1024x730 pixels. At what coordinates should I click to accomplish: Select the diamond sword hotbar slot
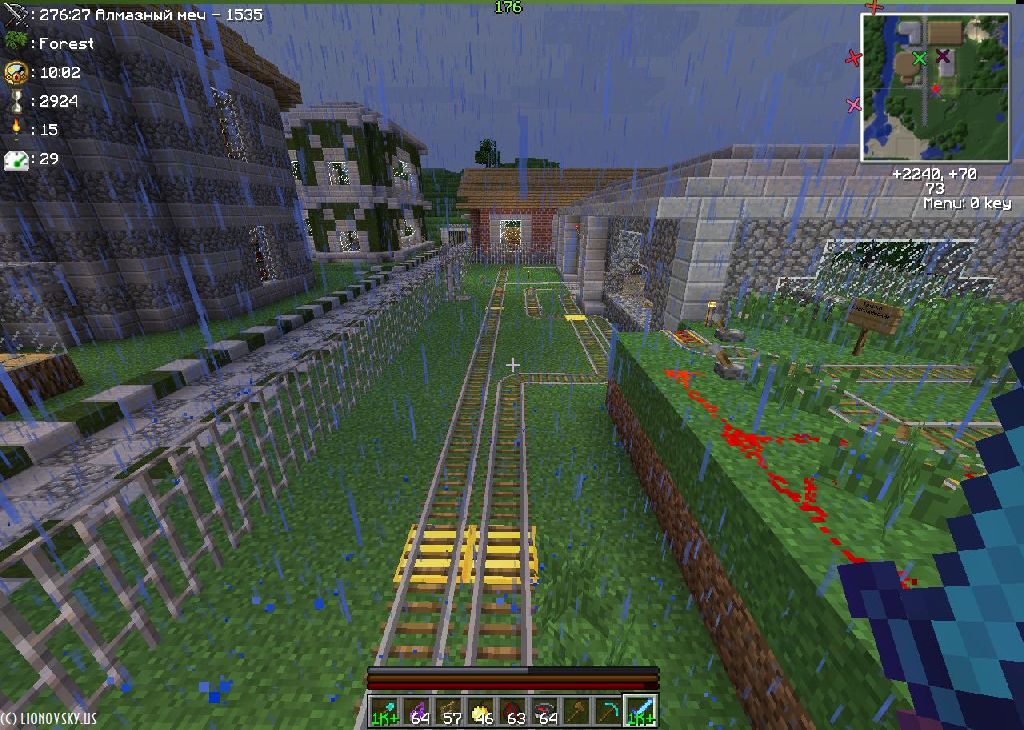tap(640, 711)
